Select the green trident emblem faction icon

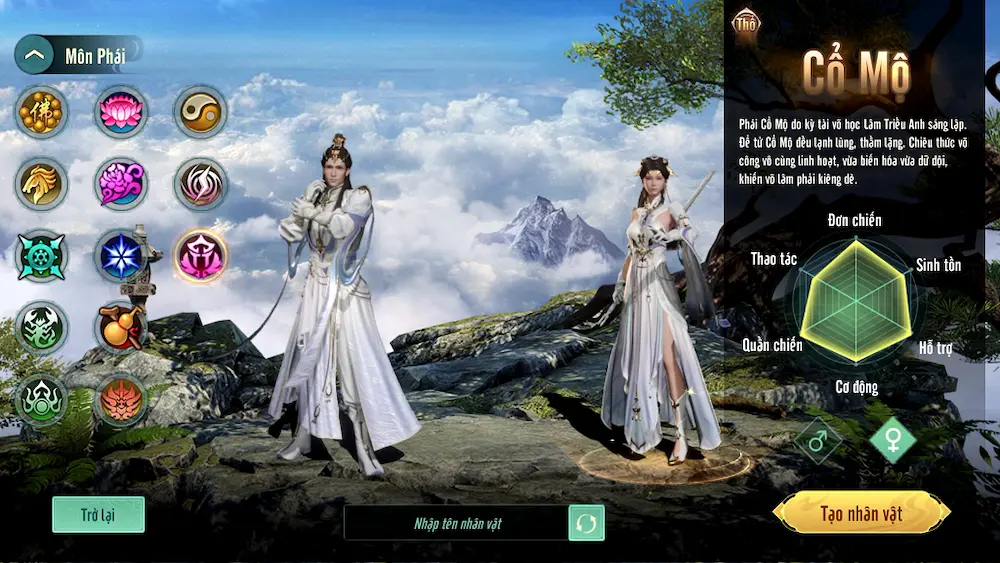pyautogui.click(x=41, y=399)
